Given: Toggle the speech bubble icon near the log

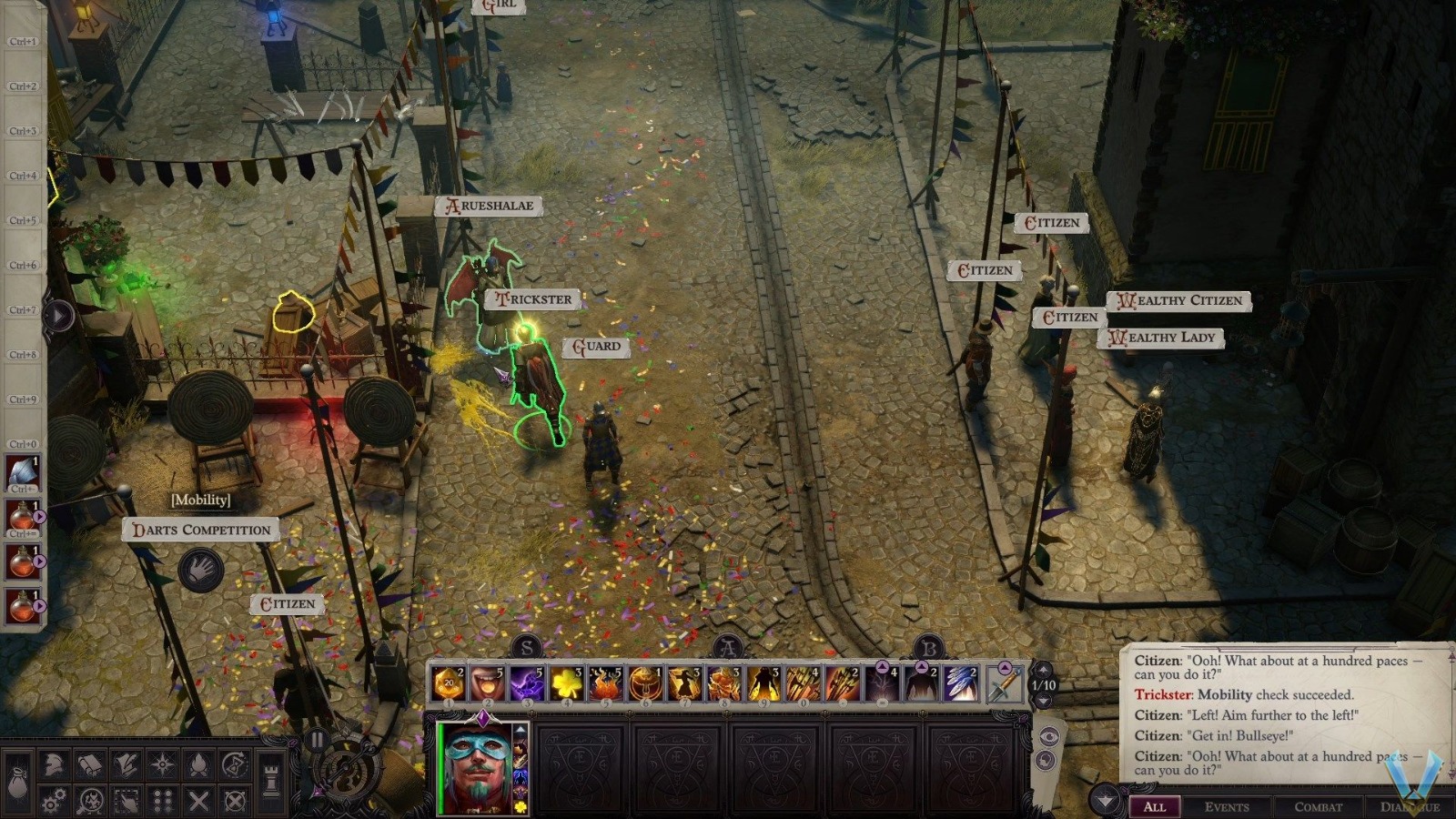Looking at the screenshot, I should [x=1046, y=758].
